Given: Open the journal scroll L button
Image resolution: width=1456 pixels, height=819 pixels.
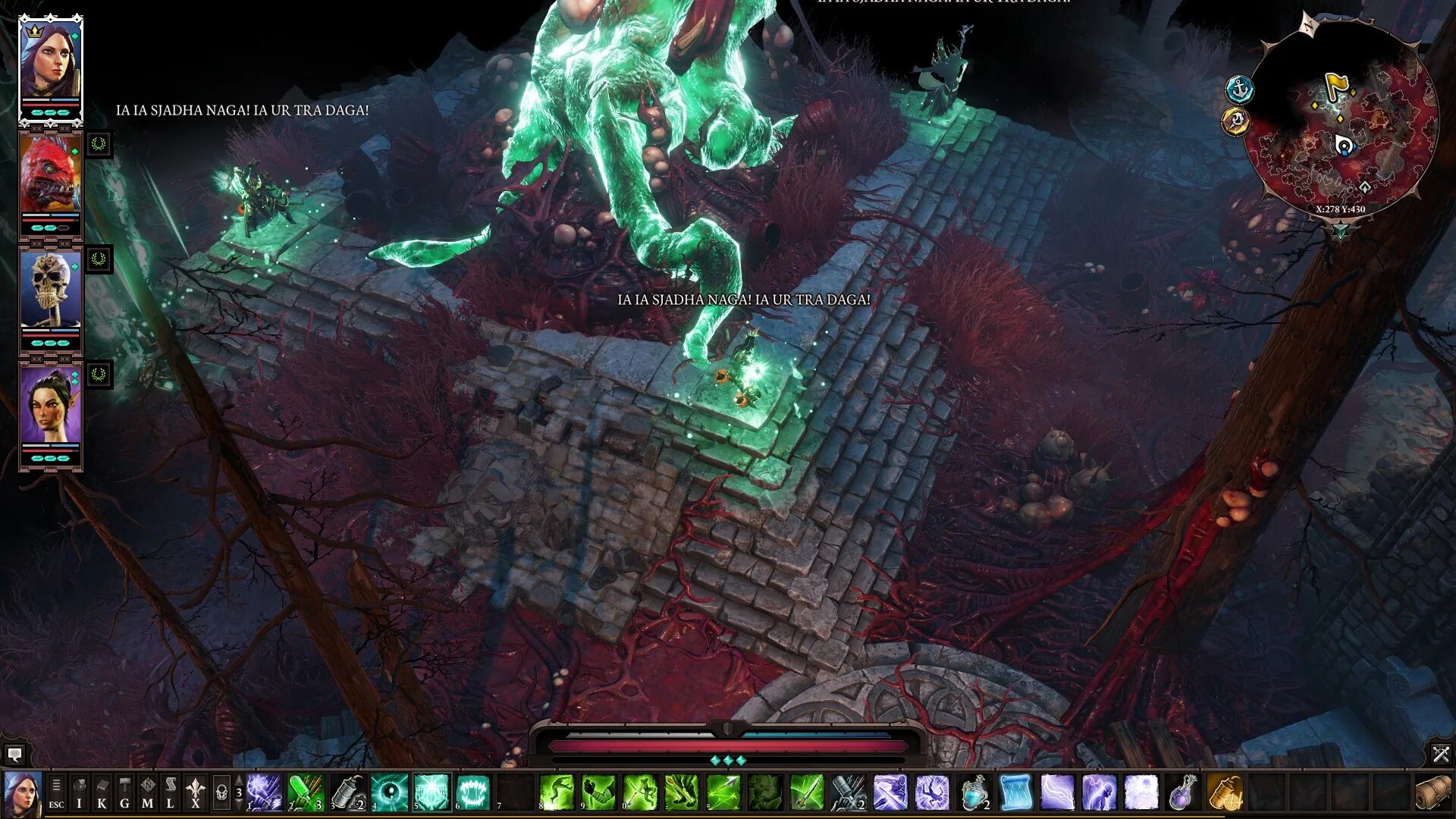Looking at the screenshot, I should 171,793.
